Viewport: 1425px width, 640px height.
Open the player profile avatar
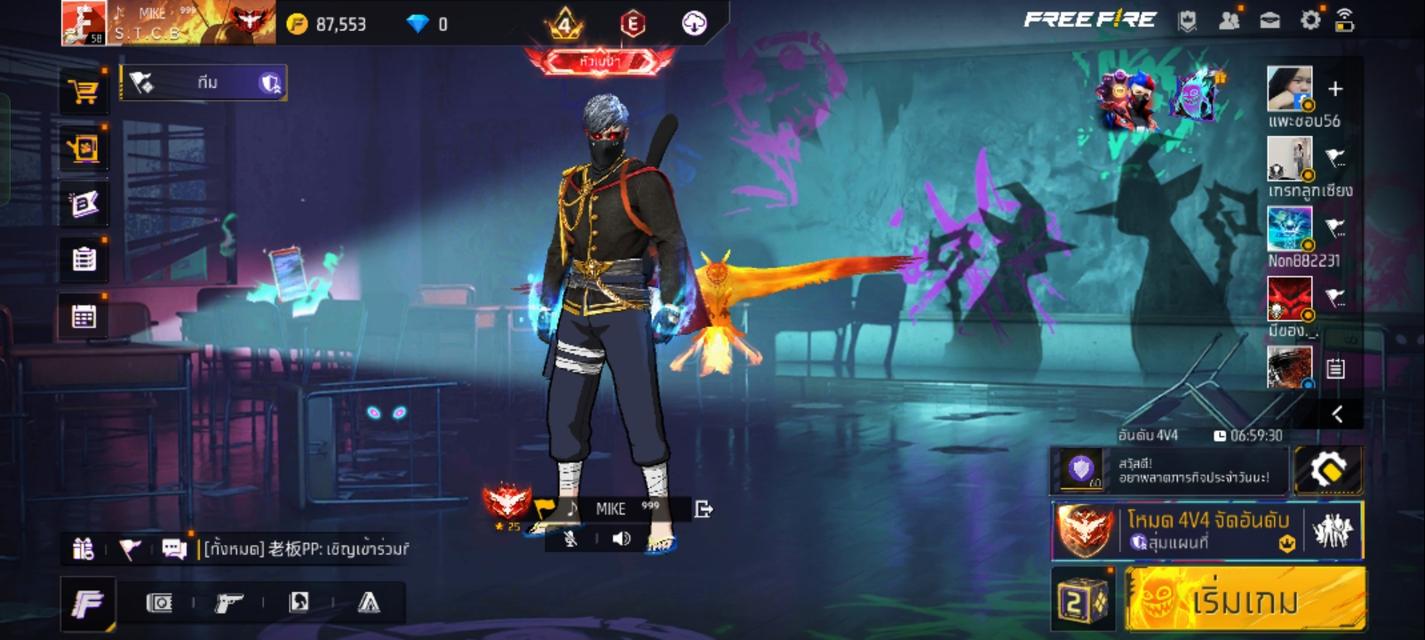[83, 23]
